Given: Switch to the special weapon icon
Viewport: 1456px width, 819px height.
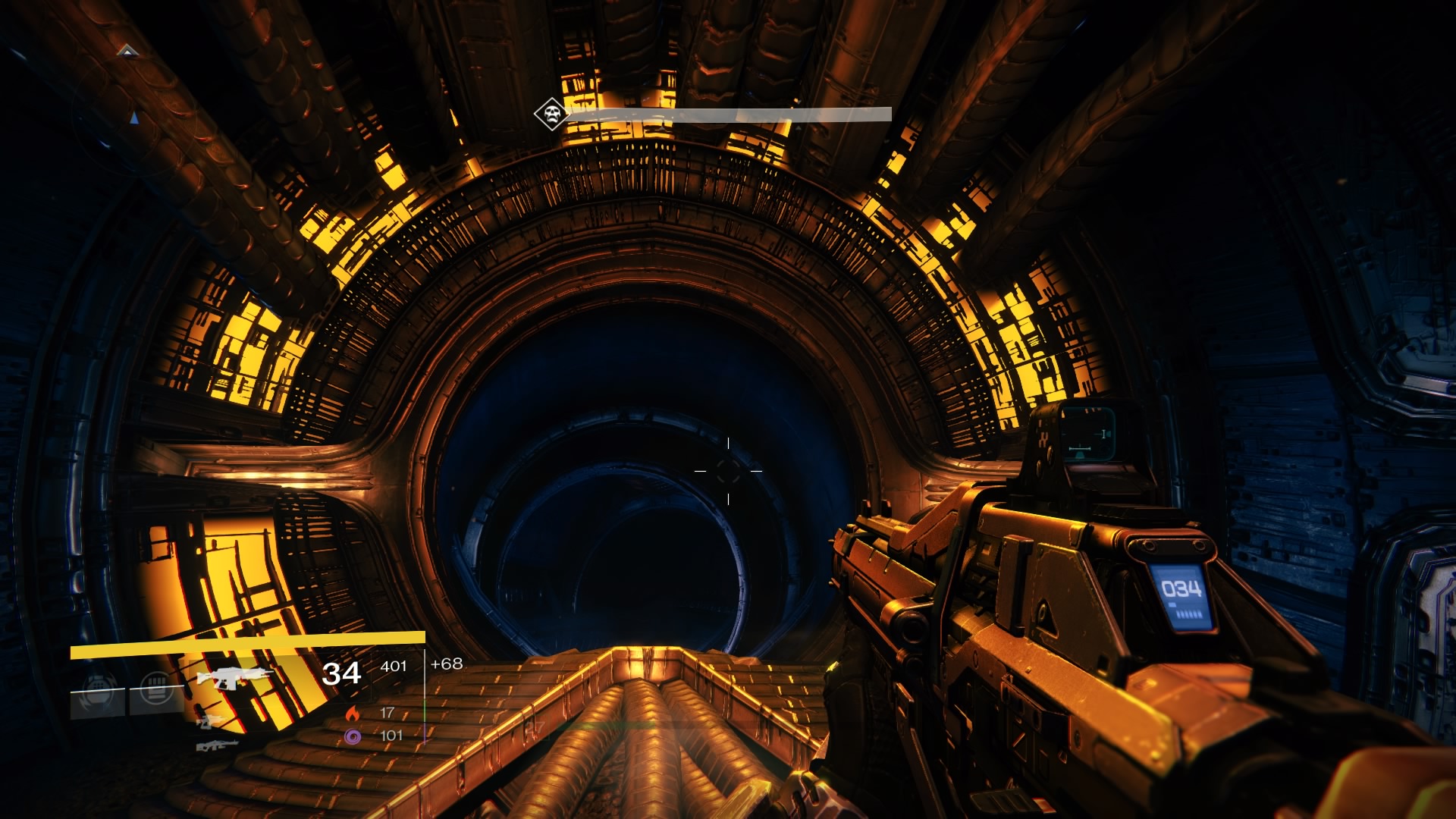Looking at the screenshot, I should 212,720.
